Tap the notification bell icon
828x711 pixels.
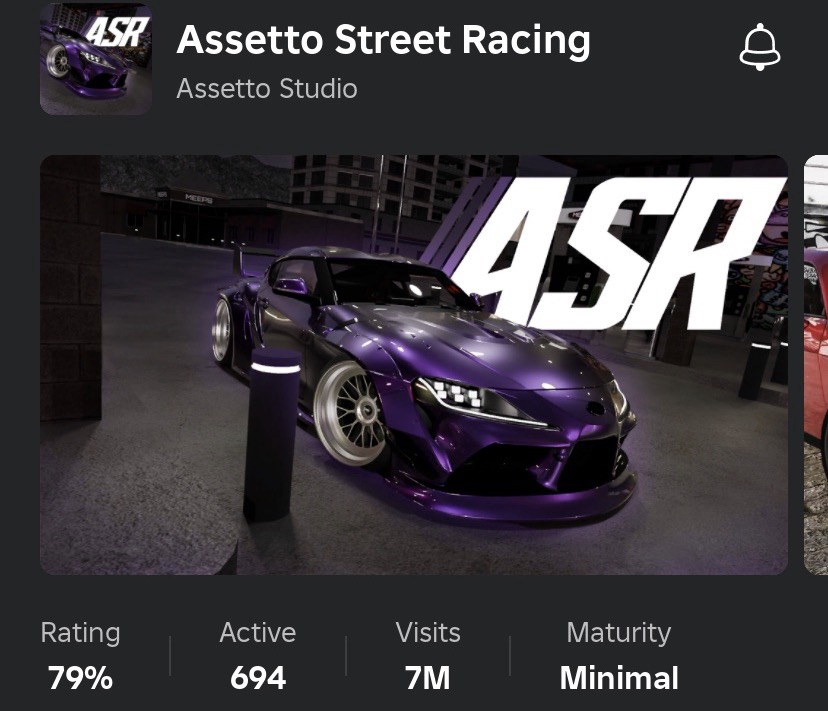759,48
